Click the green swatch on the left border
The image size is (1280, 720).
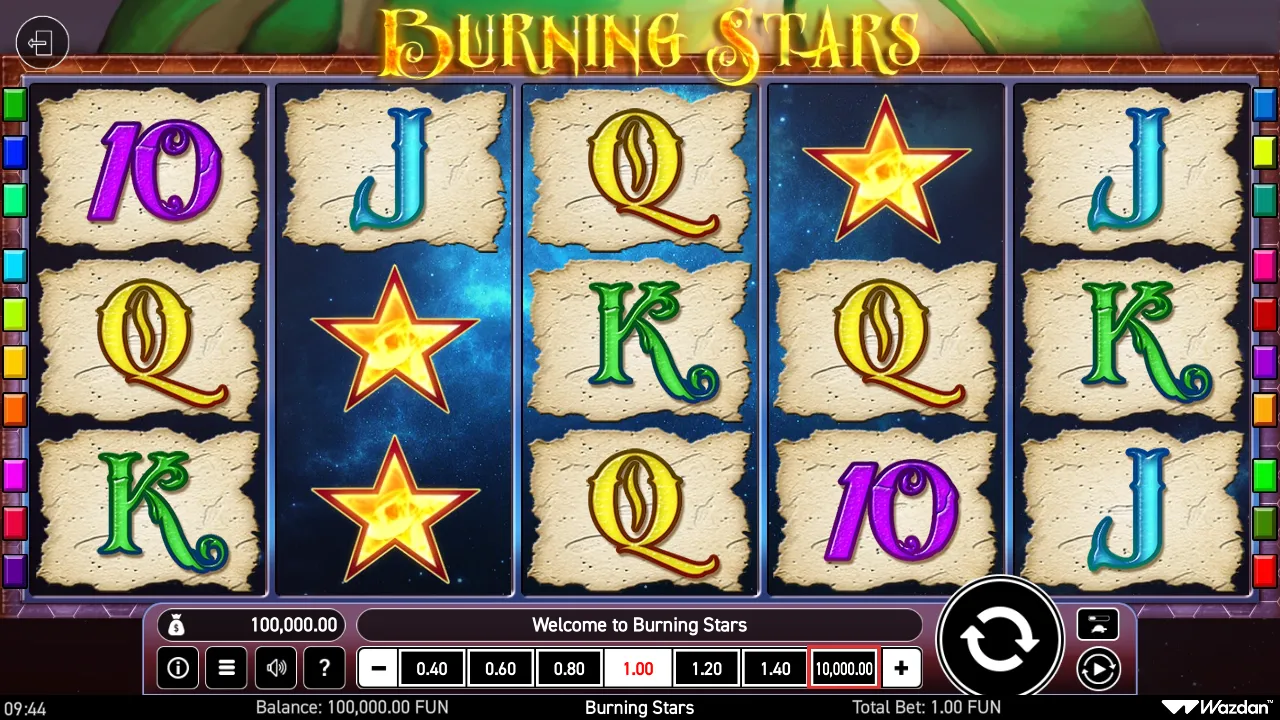14,104
